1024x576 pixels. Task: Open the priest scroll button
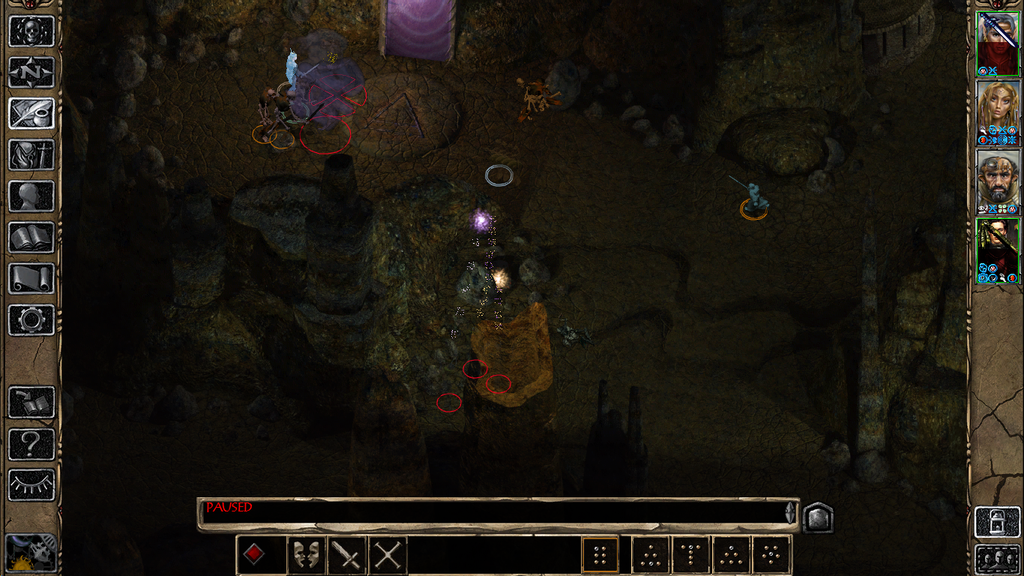pos(31,278)
